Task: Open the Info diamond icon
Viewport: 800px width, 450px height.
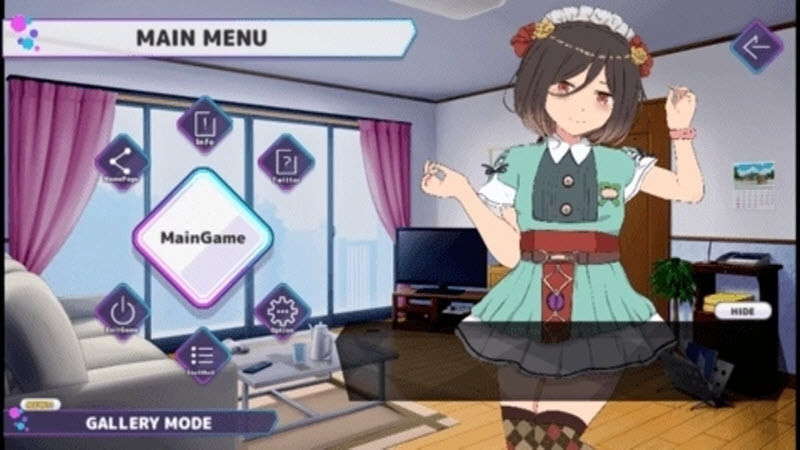Action: 204,125
